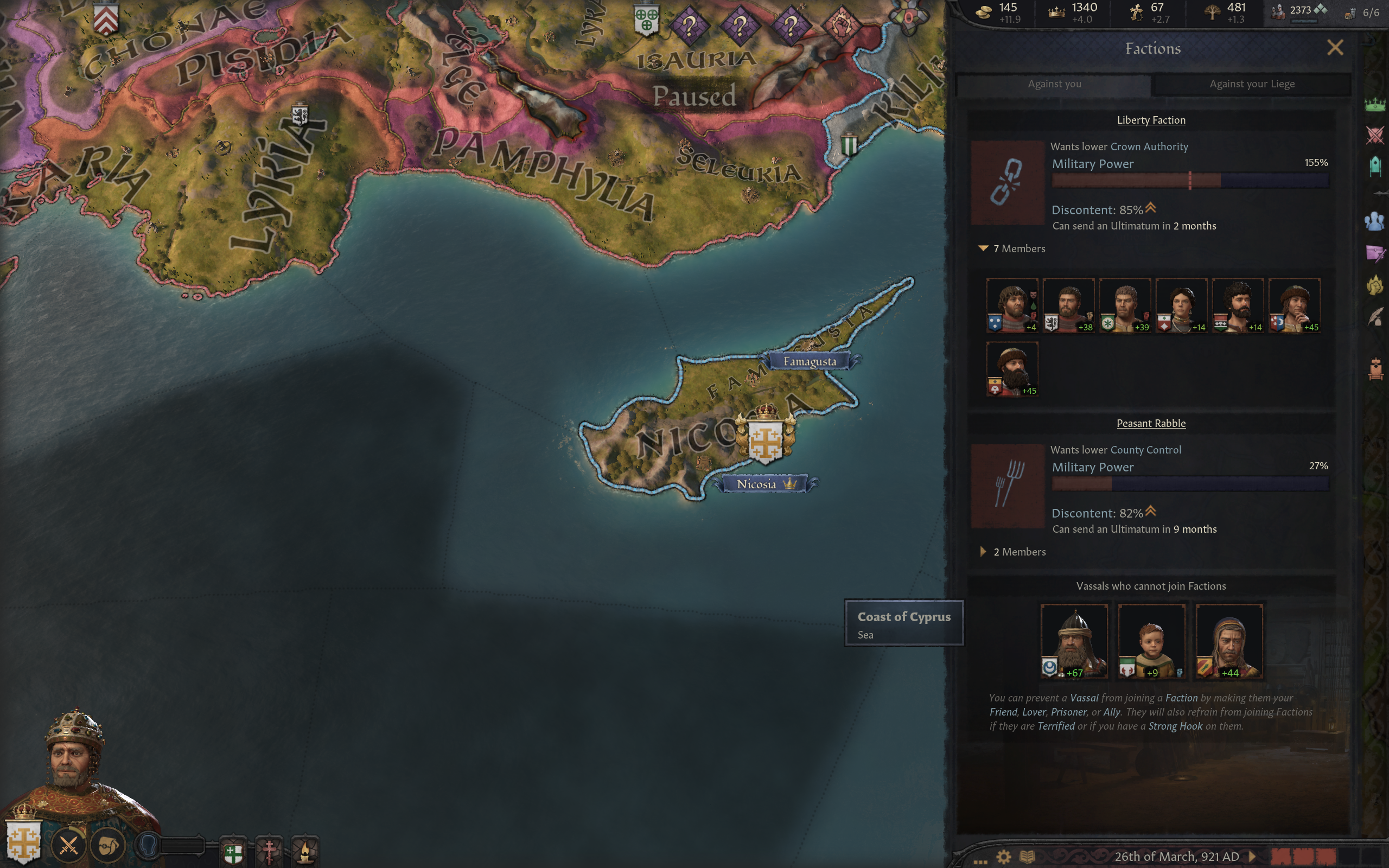1389x868 pixels.
Task: Open the Council menu with teal chair icon
Action: tap(1375, 167)
